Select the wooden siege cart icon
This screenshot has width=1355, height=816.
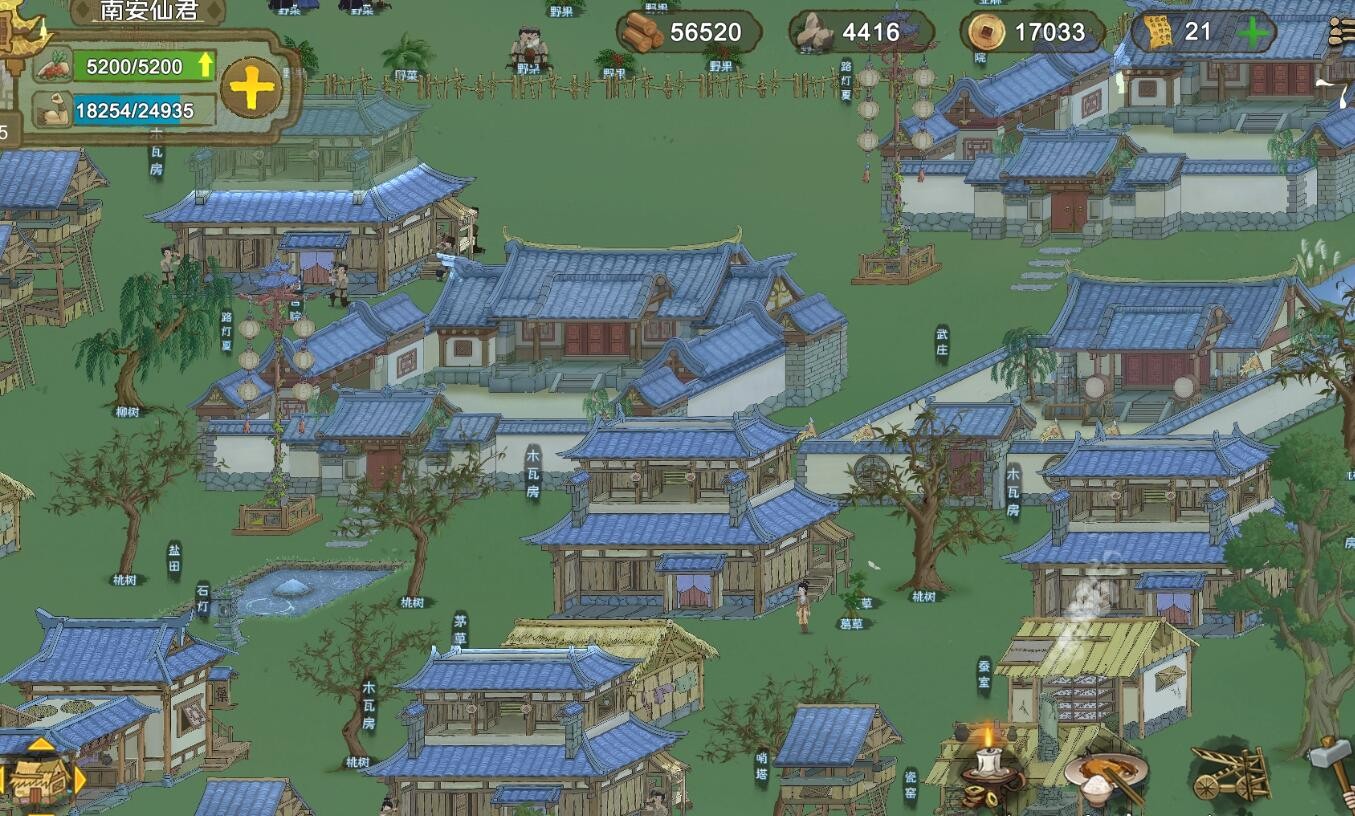tap(1228, 772)
